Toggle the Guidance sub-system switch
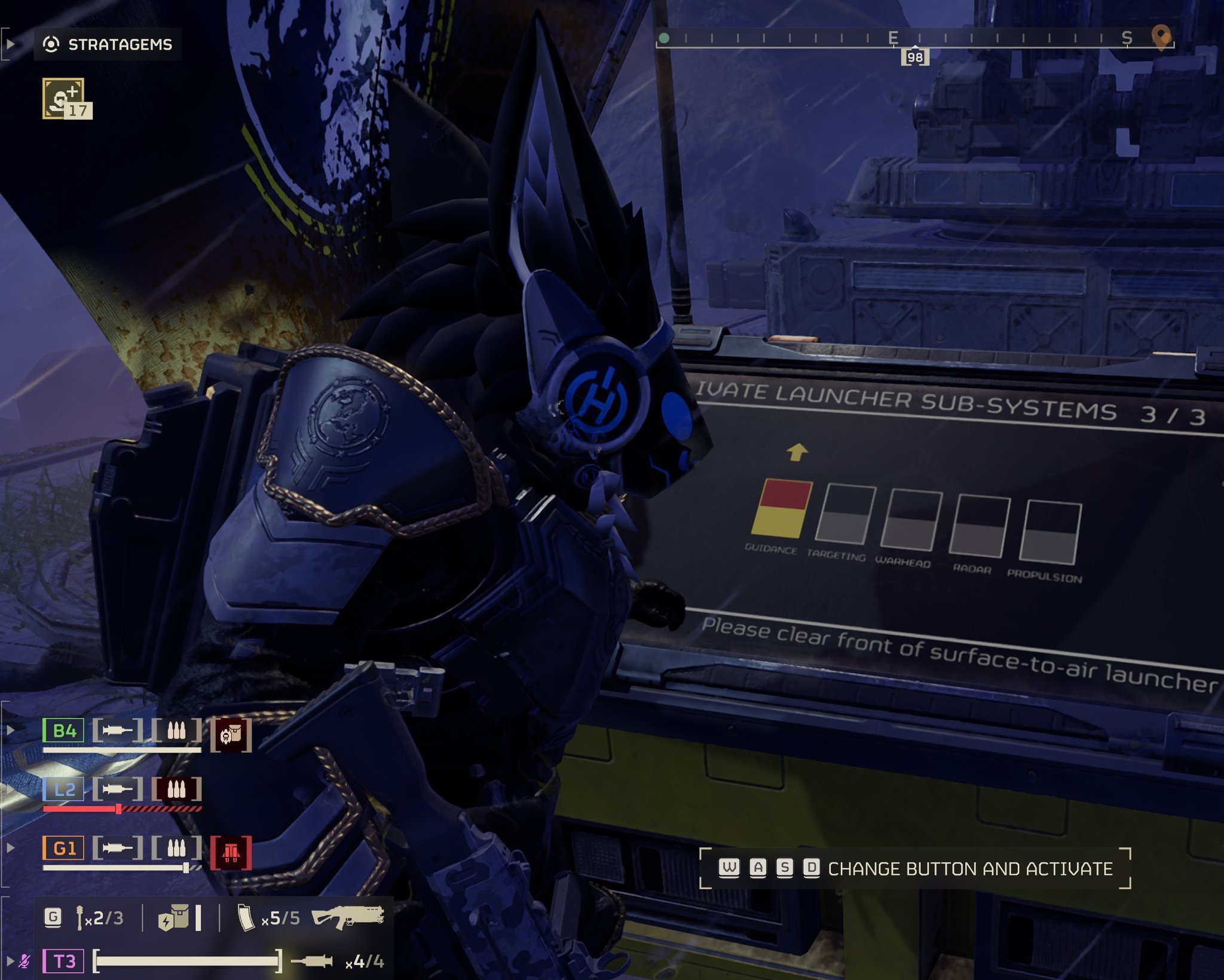The image size is (1224, 980). tap(781, 509)
